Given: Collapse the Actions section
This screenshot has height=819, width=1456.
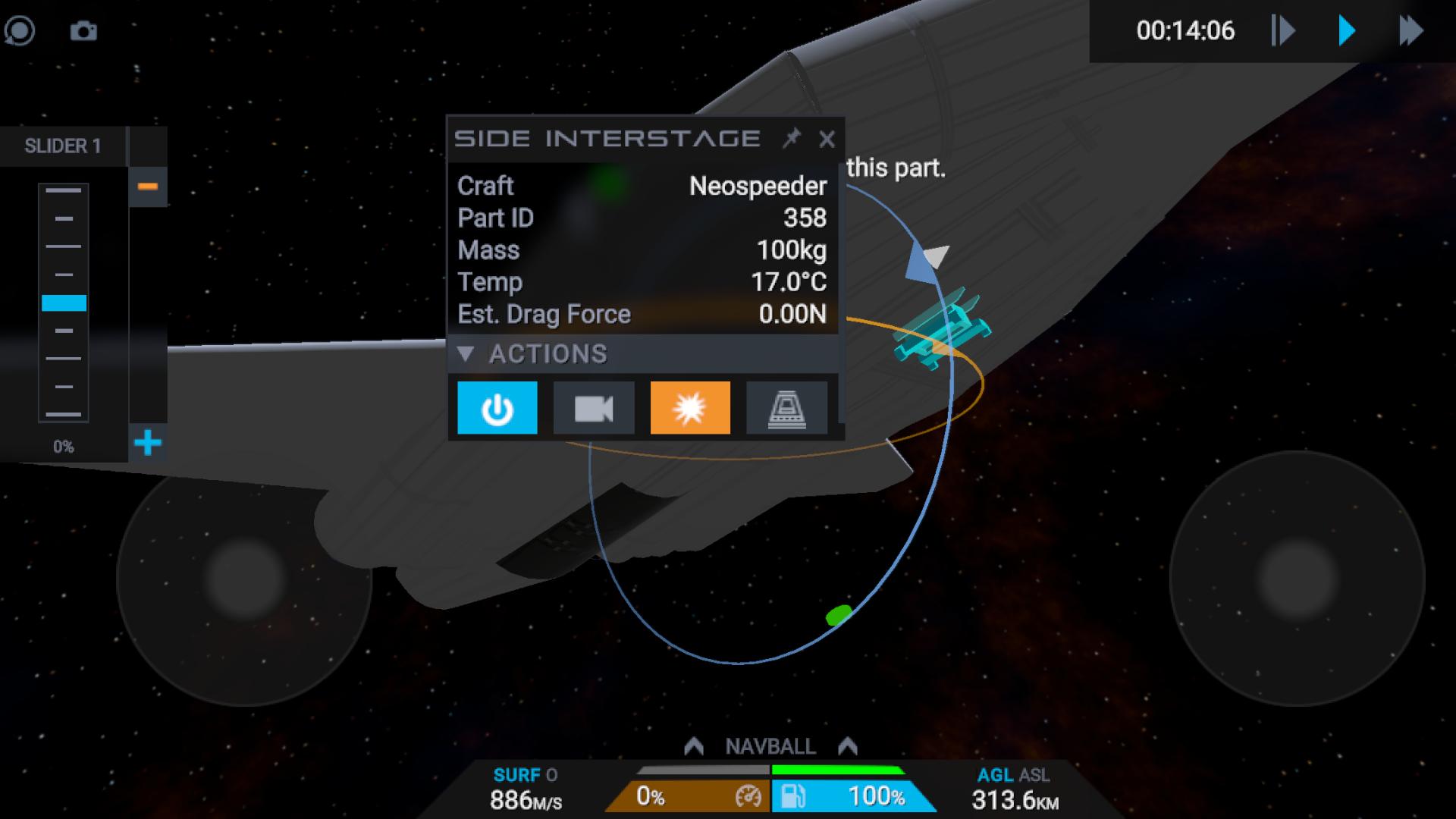Looking at the screenshot, I should coord(466,353).
